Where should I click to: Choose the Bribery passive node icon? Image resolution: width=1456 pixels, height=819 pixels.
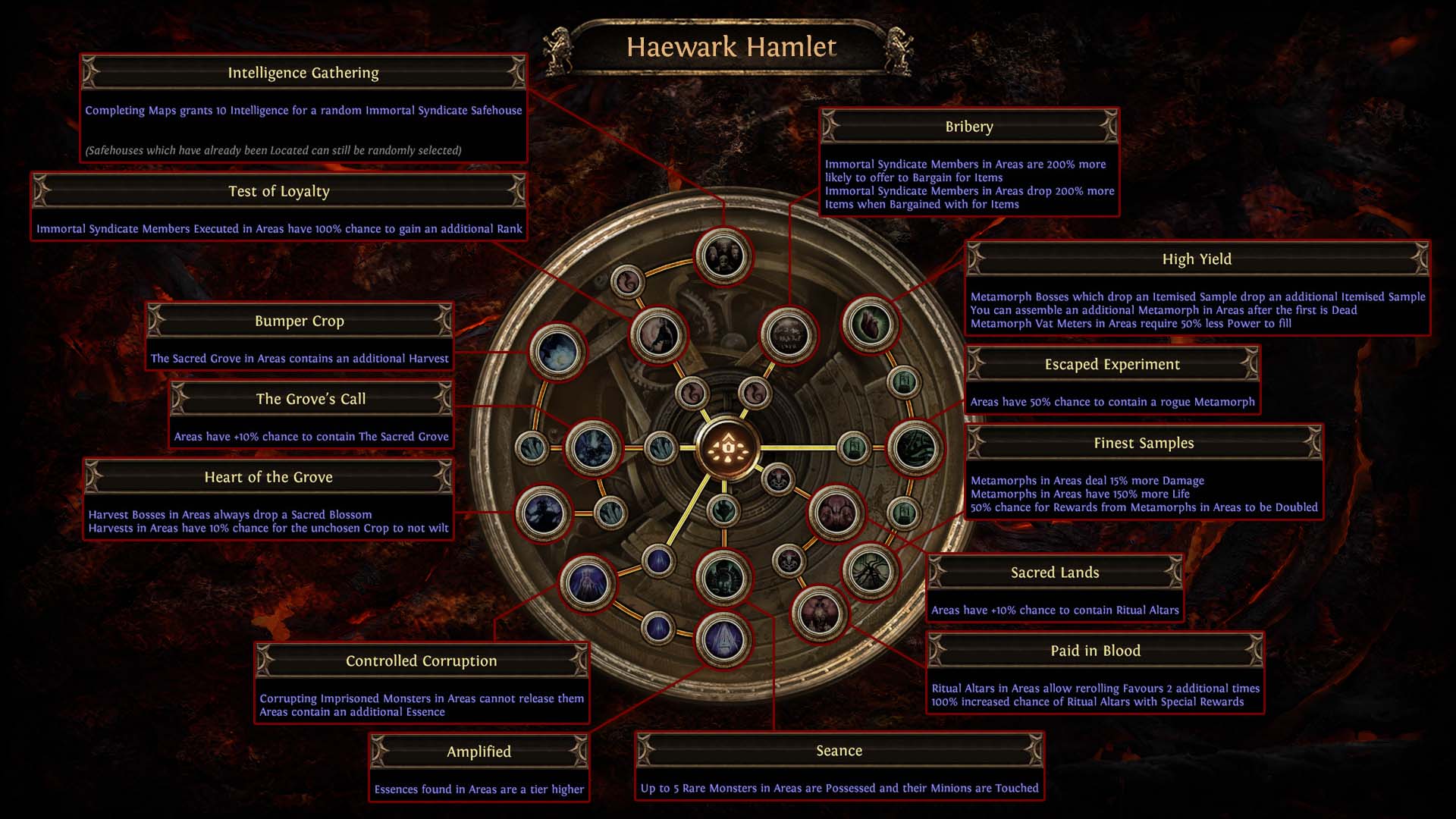point(789,335)
